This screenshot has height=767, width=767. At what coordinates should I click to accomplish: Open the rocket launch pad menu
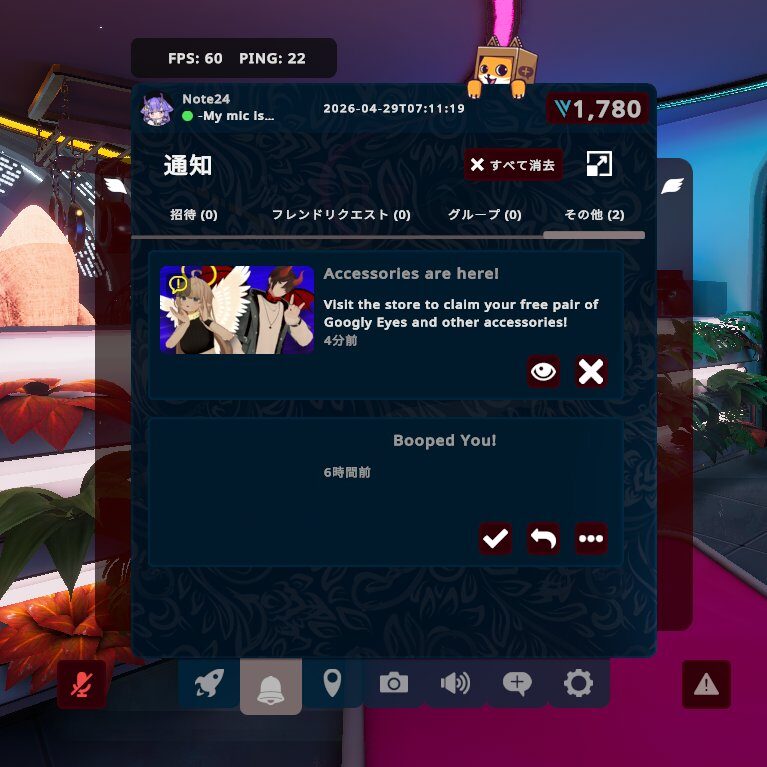[x=209, y=685]
